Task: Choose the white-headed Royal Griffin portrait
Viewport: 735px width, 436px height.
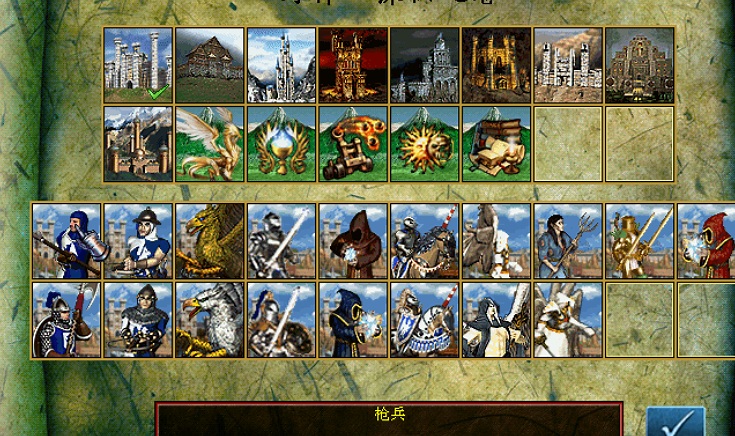Action: [x=210, y=320]
